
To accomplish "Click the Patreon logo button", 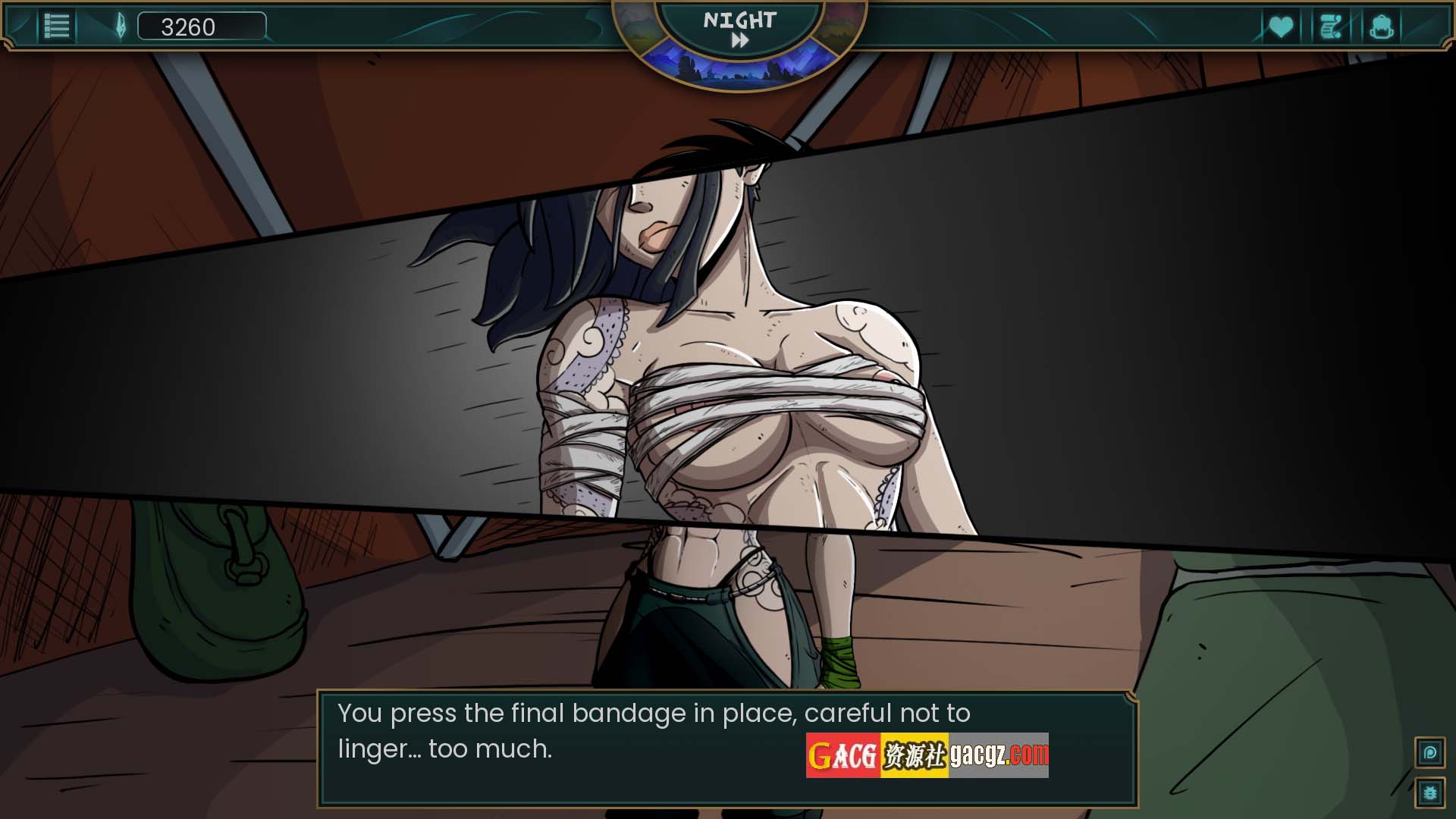I will [1430, 753].
